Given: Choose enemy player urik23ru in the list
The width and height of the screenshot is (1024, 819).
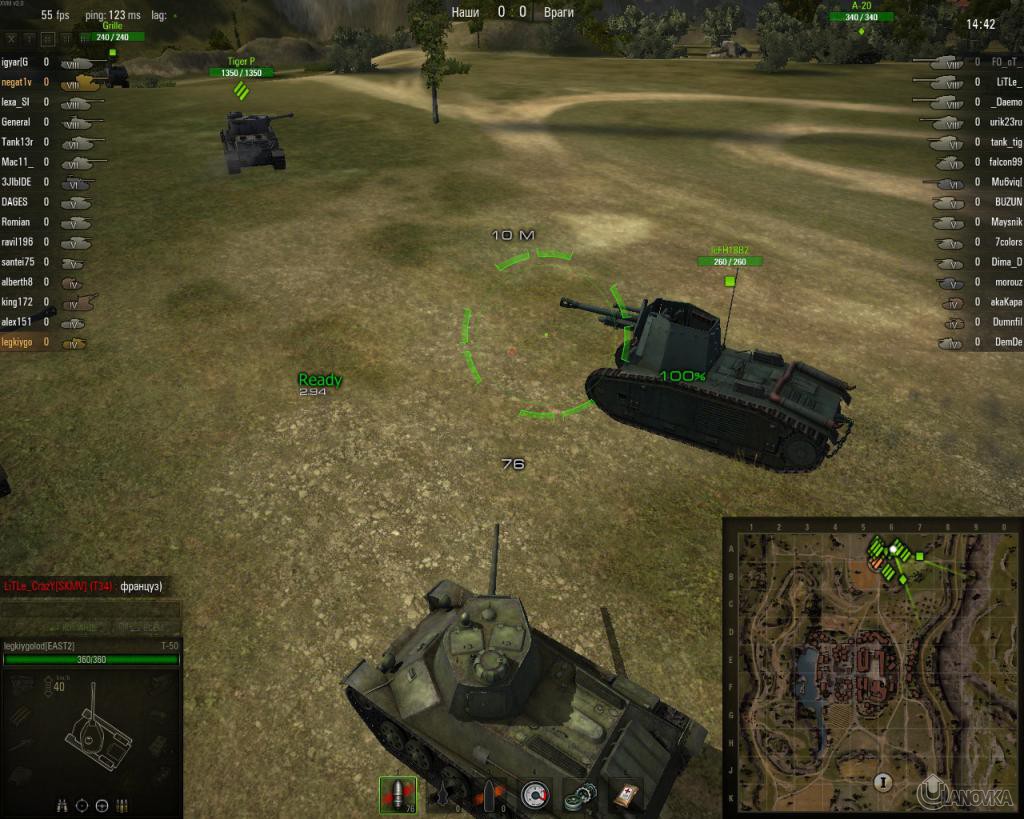Looking at the screenshot, I should tap(1003, 122).
